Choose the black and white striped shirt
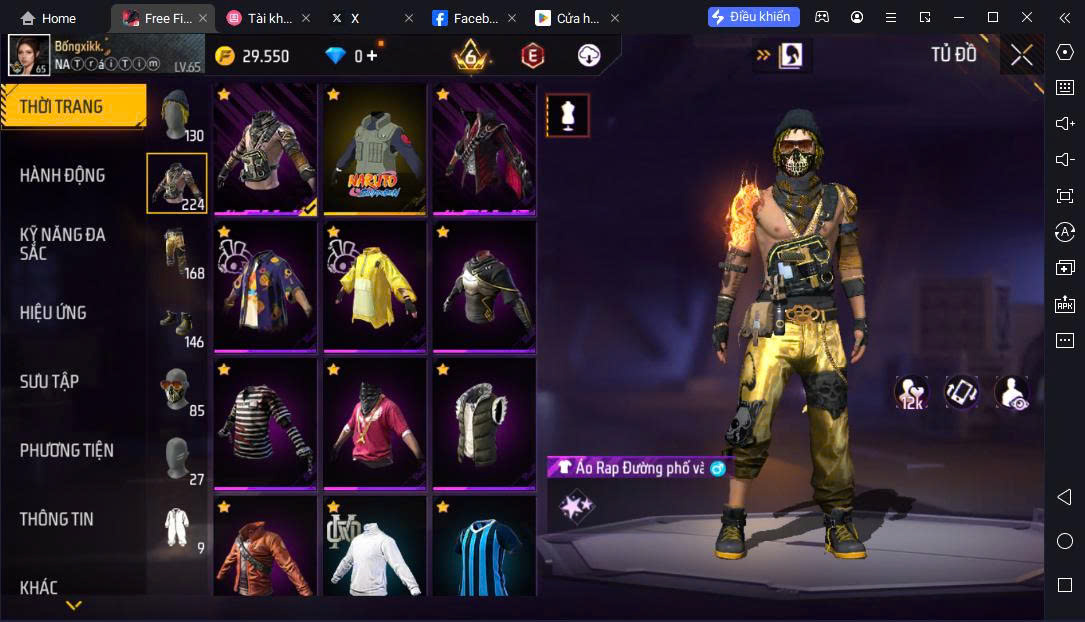The image size is (1085, 622). coord(265,424)
